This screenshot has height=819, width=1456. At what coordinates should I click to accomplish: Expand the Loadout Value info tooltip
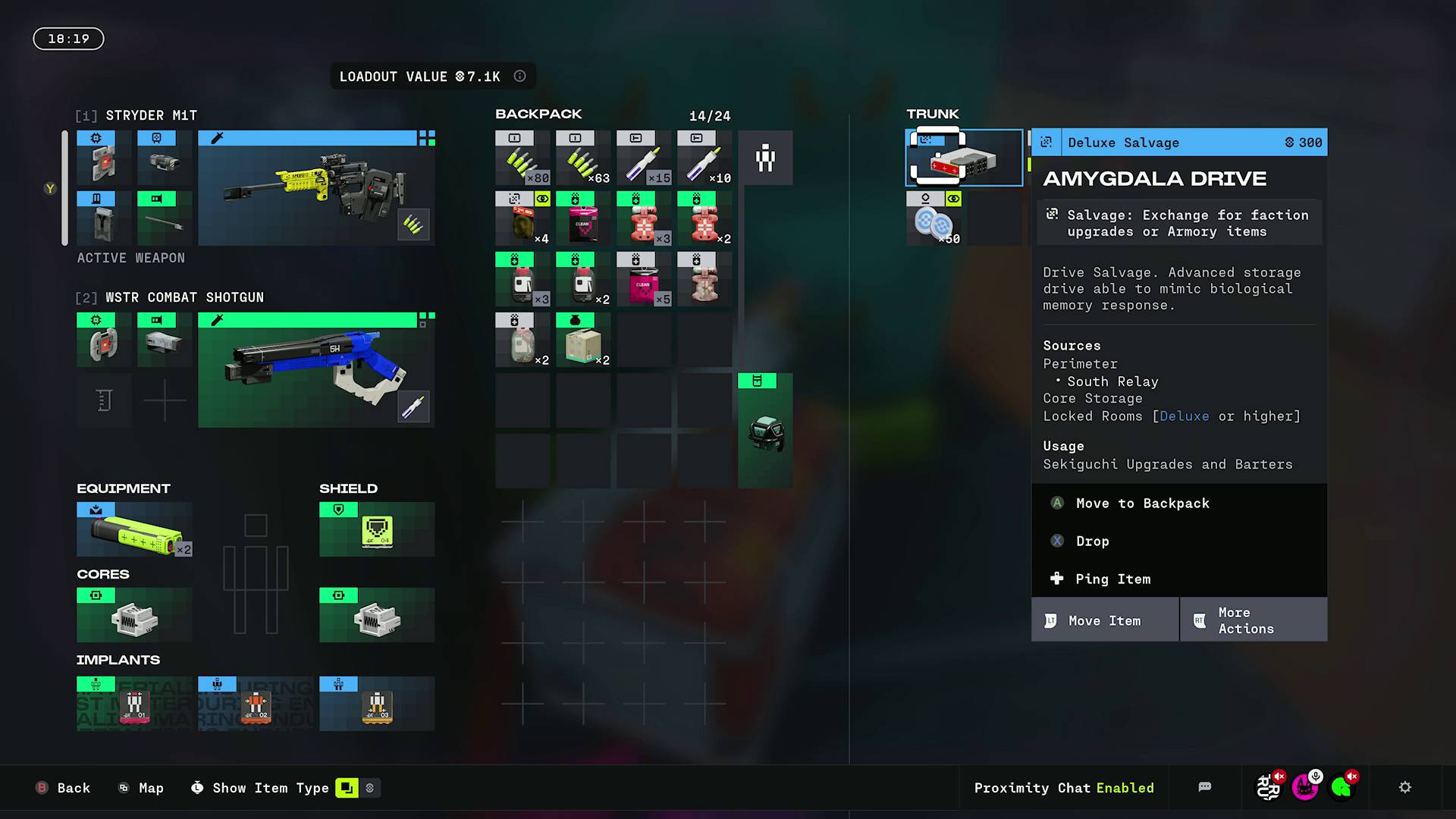(x=519, y=76)
